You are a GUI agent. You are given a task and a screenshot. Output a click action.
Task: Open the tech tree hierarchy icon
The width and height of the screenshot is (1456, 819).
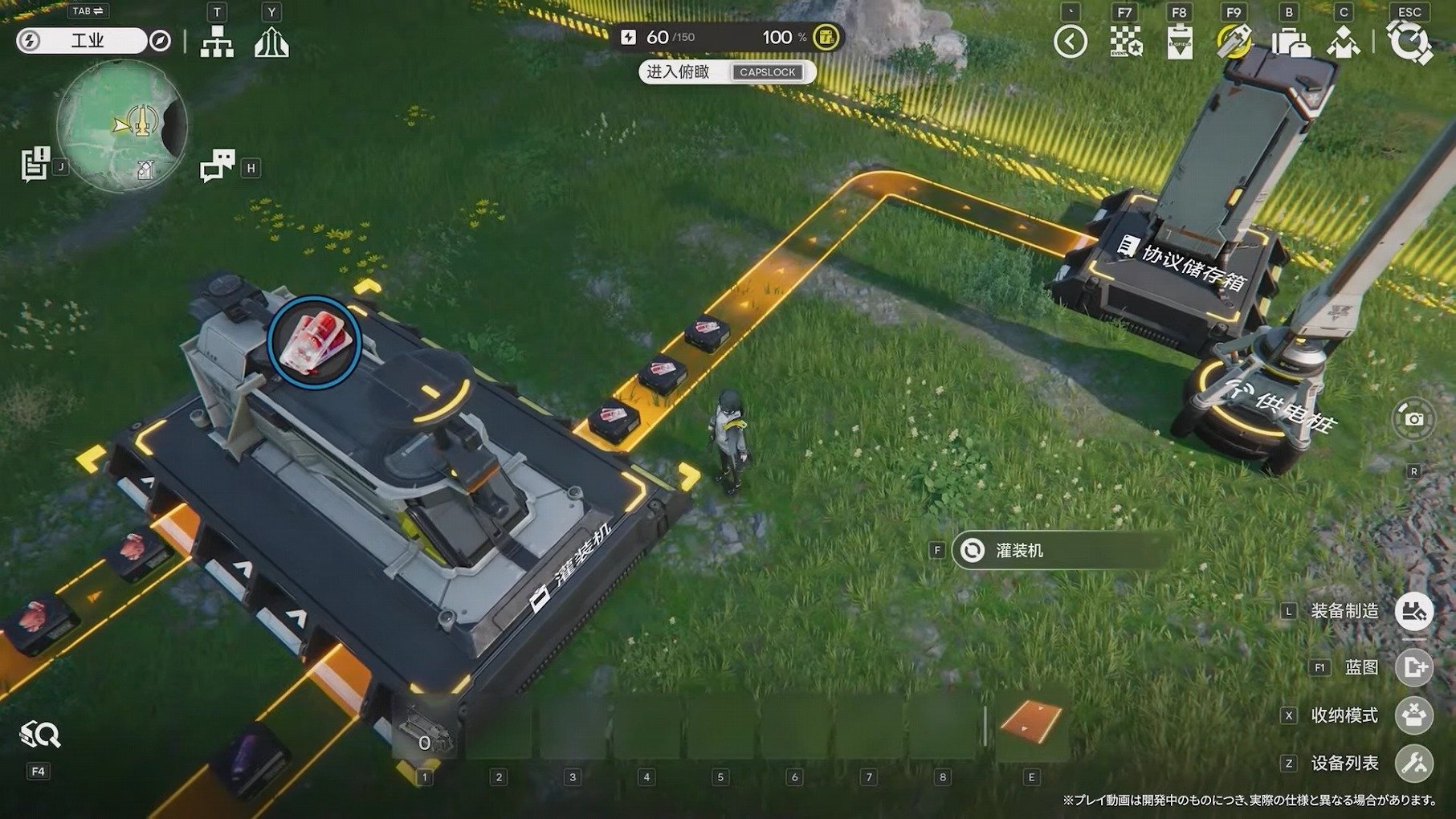click(x=217, y=42)
